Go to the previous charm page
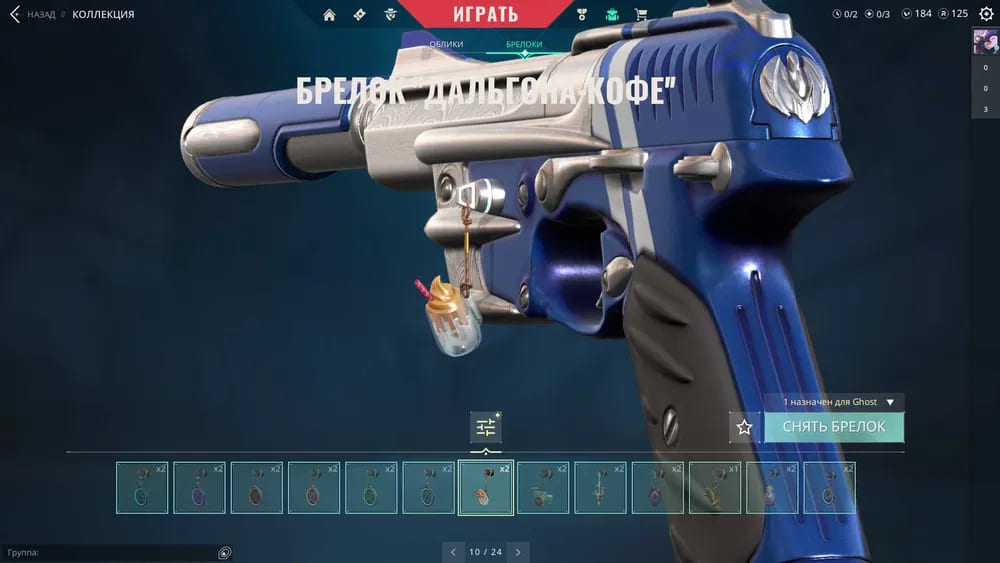Screen dimensions: 1000x563 (x=453, y=551)
